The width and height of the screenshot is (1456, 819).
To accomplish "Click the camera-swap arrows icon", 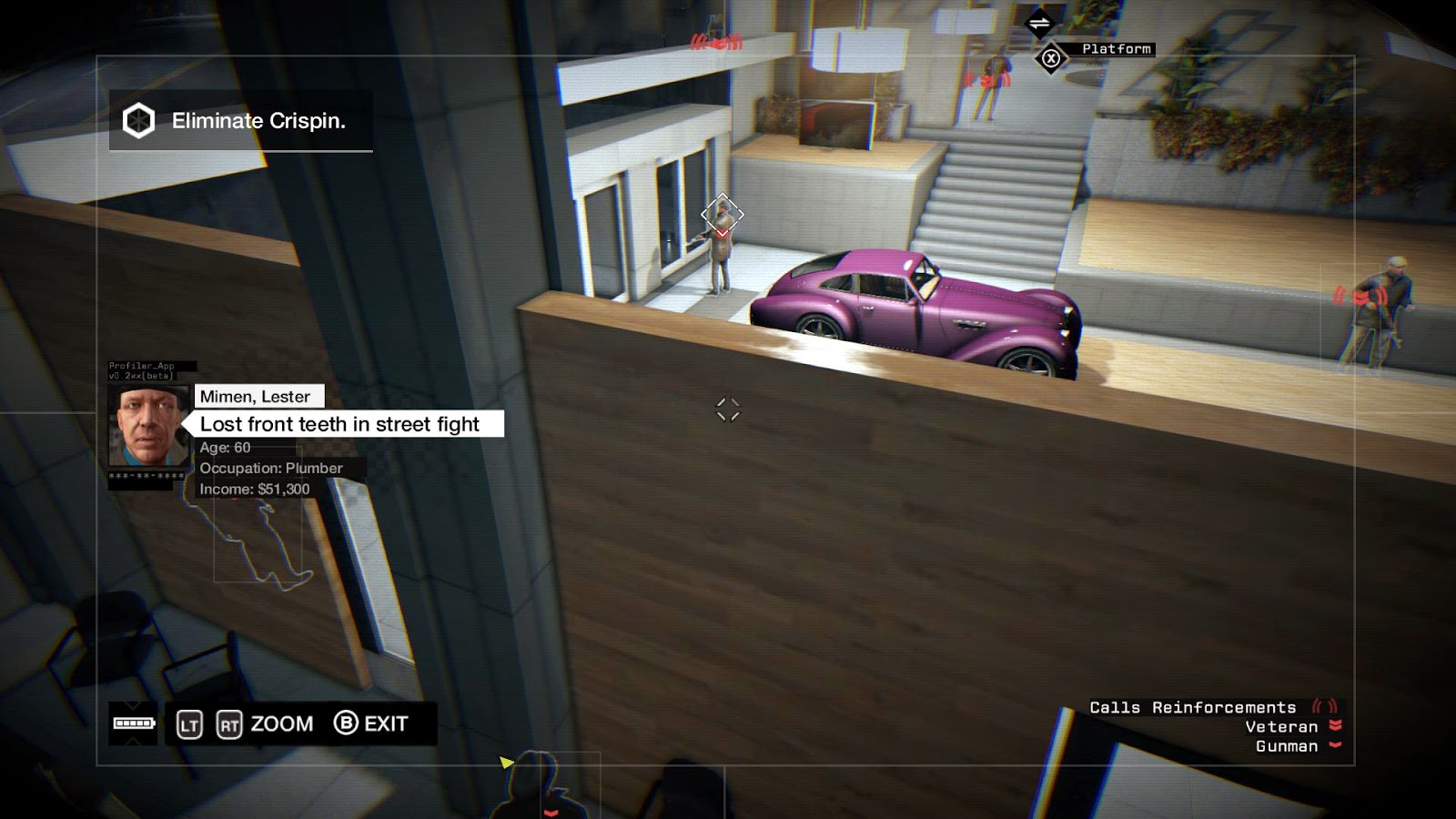I will tap(1039, 24).
